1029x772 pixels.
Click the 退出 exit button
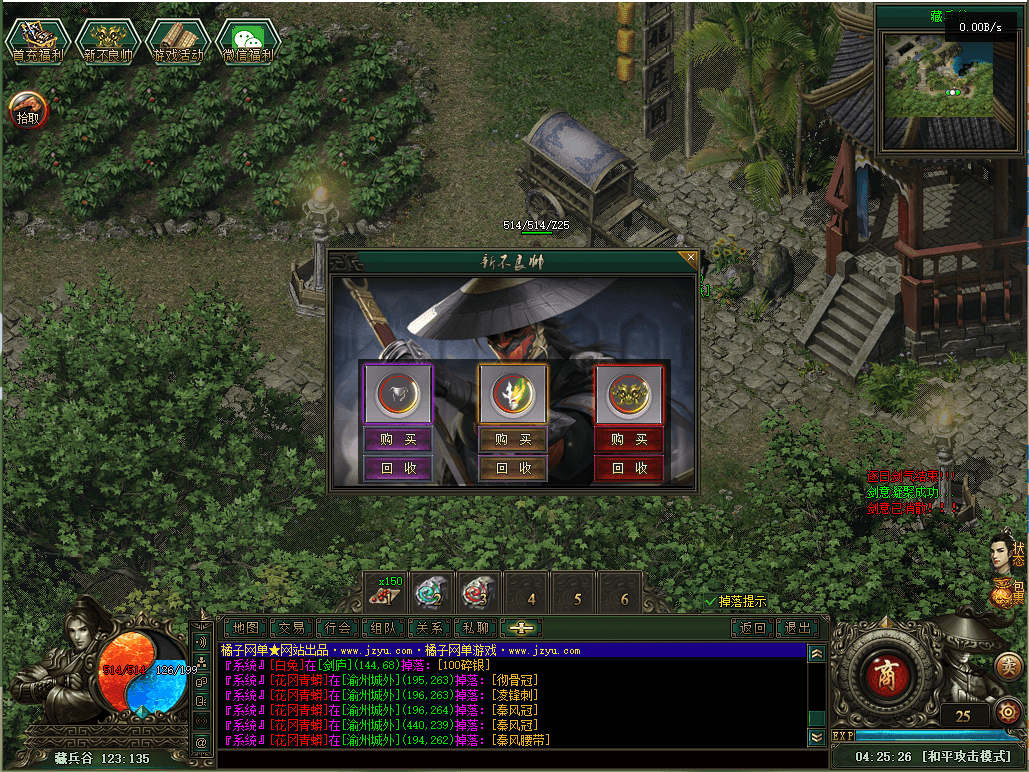(797, 628)
